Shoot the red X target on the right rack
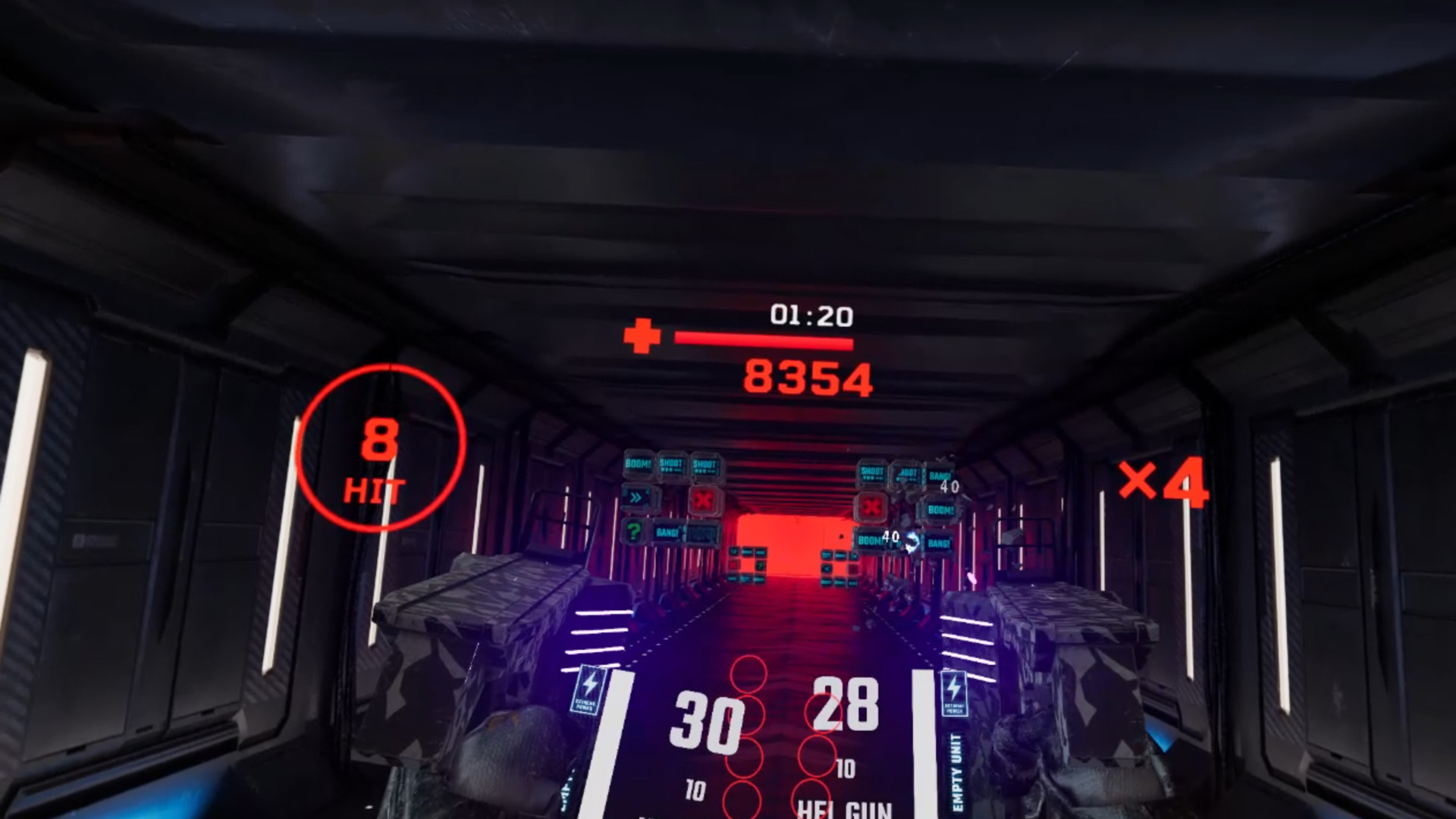 pyautogui.click(x=870, y=508)
